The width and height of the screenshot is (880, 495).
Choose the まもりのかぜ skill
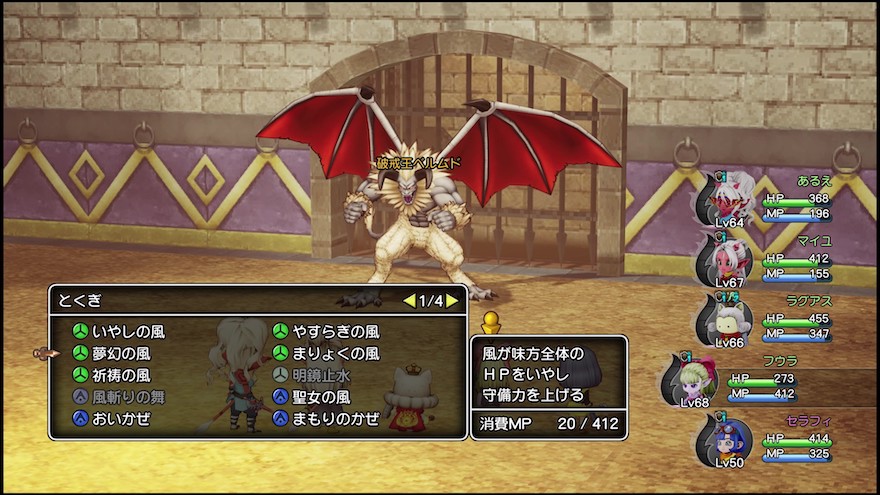point(335,419)
